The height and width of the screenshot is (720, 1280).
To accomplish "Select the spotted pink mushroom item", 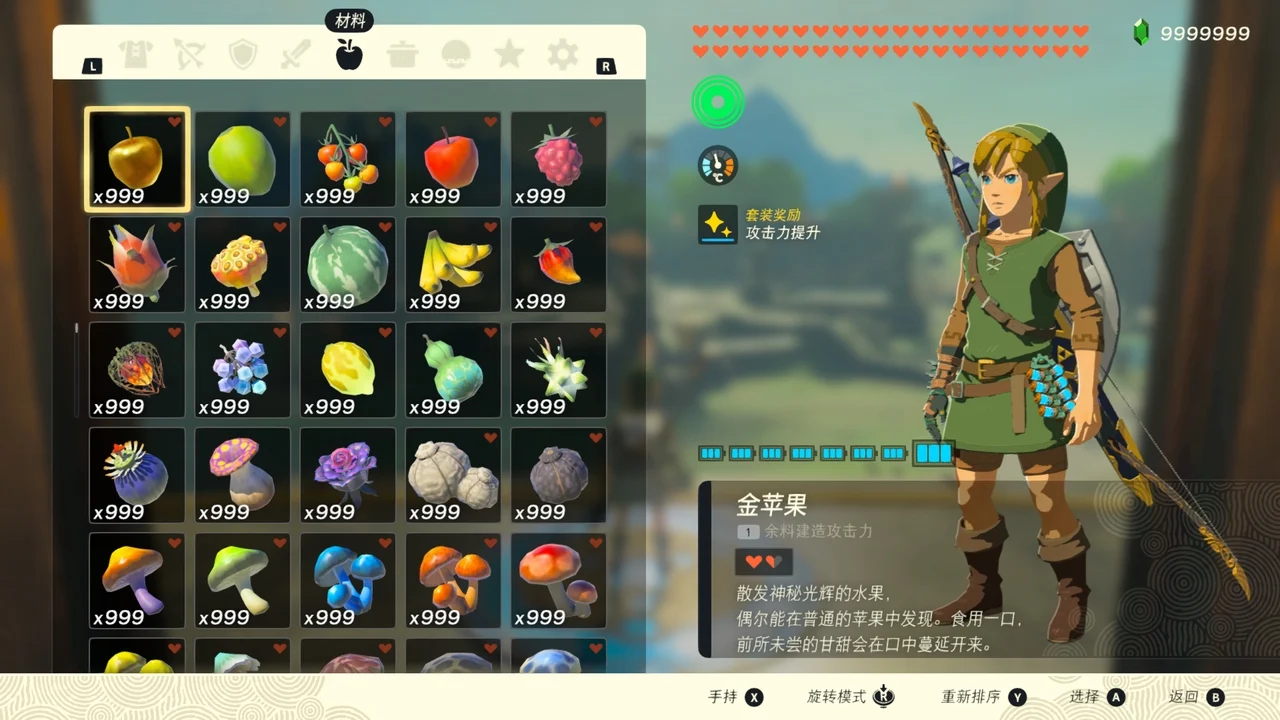I will point(242,475).
